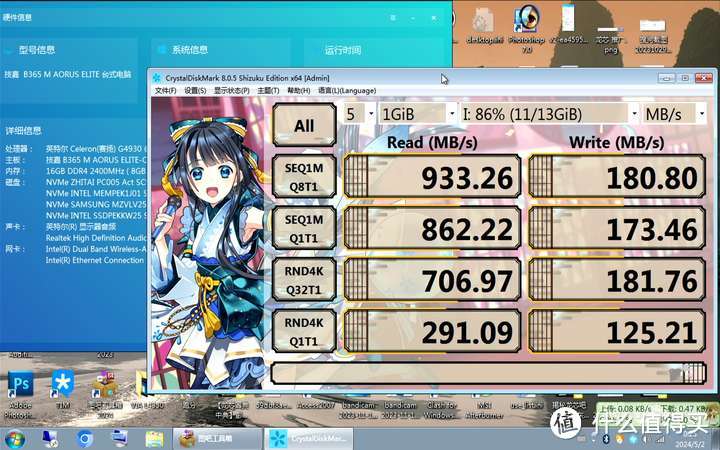Open the 主题(T) menu
Image resolution: width=720 pixels, height=450 pixels.
[x=266, y=91]
